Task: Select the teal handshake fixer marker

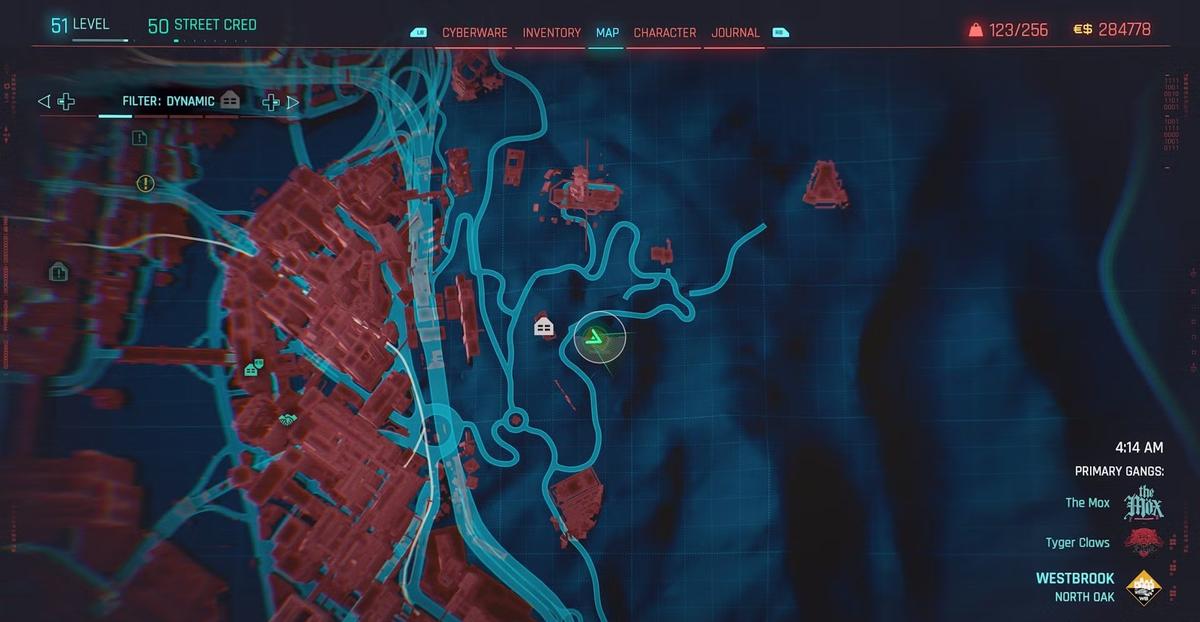Action: tap(288, 422)
